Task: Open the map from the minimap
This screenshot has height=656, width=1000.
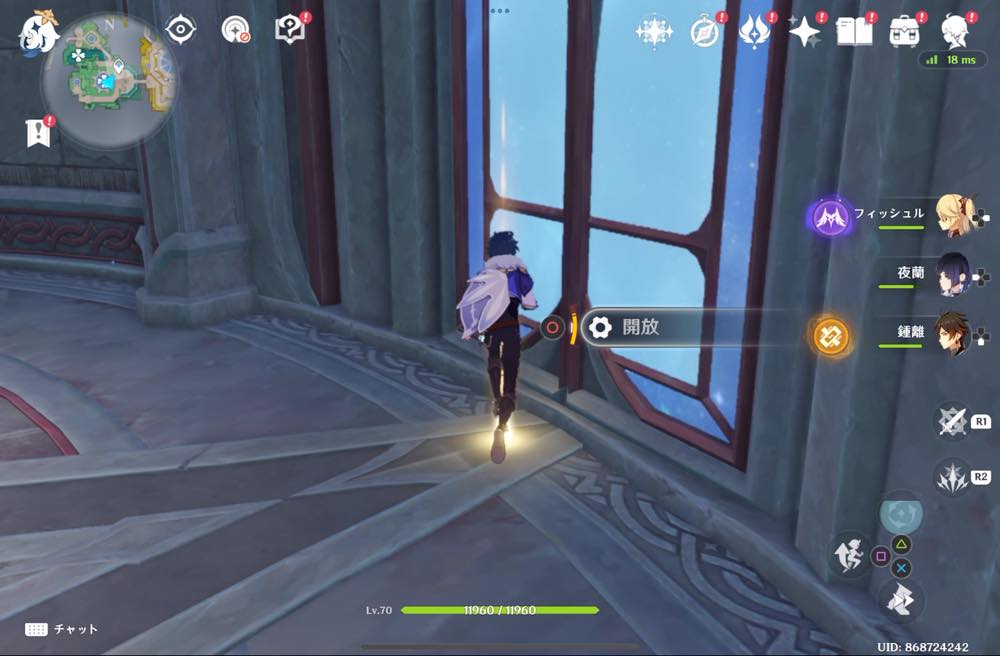Action: click(x=108, y=82)
